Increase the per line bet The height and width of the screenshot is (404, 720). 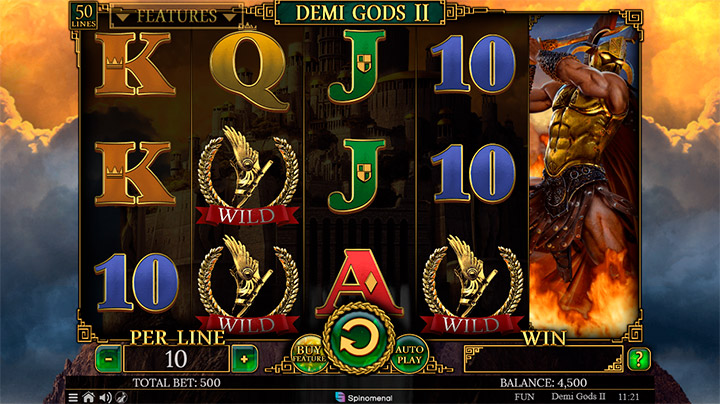pos(243,358)
